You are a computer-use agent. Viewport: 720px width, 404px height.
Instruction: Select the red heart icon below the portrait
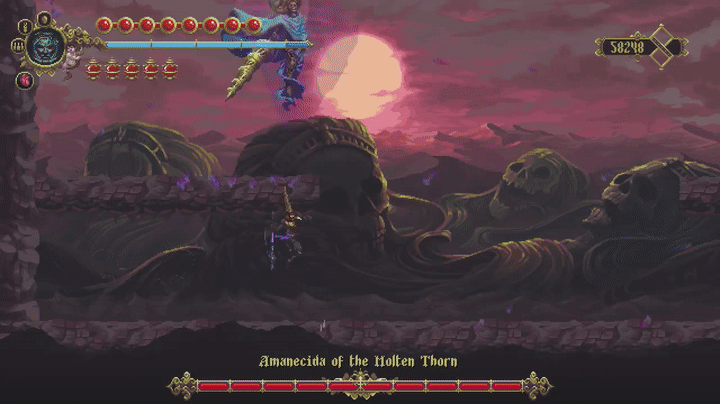pos(24,79)
